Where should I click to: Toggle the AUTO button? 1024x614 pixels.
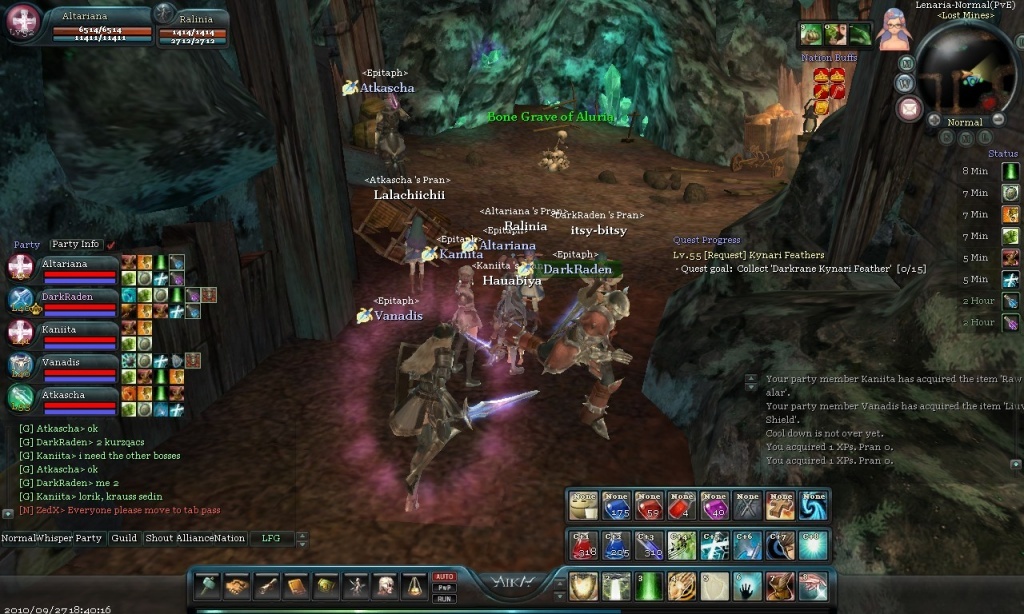coord(443,577)
